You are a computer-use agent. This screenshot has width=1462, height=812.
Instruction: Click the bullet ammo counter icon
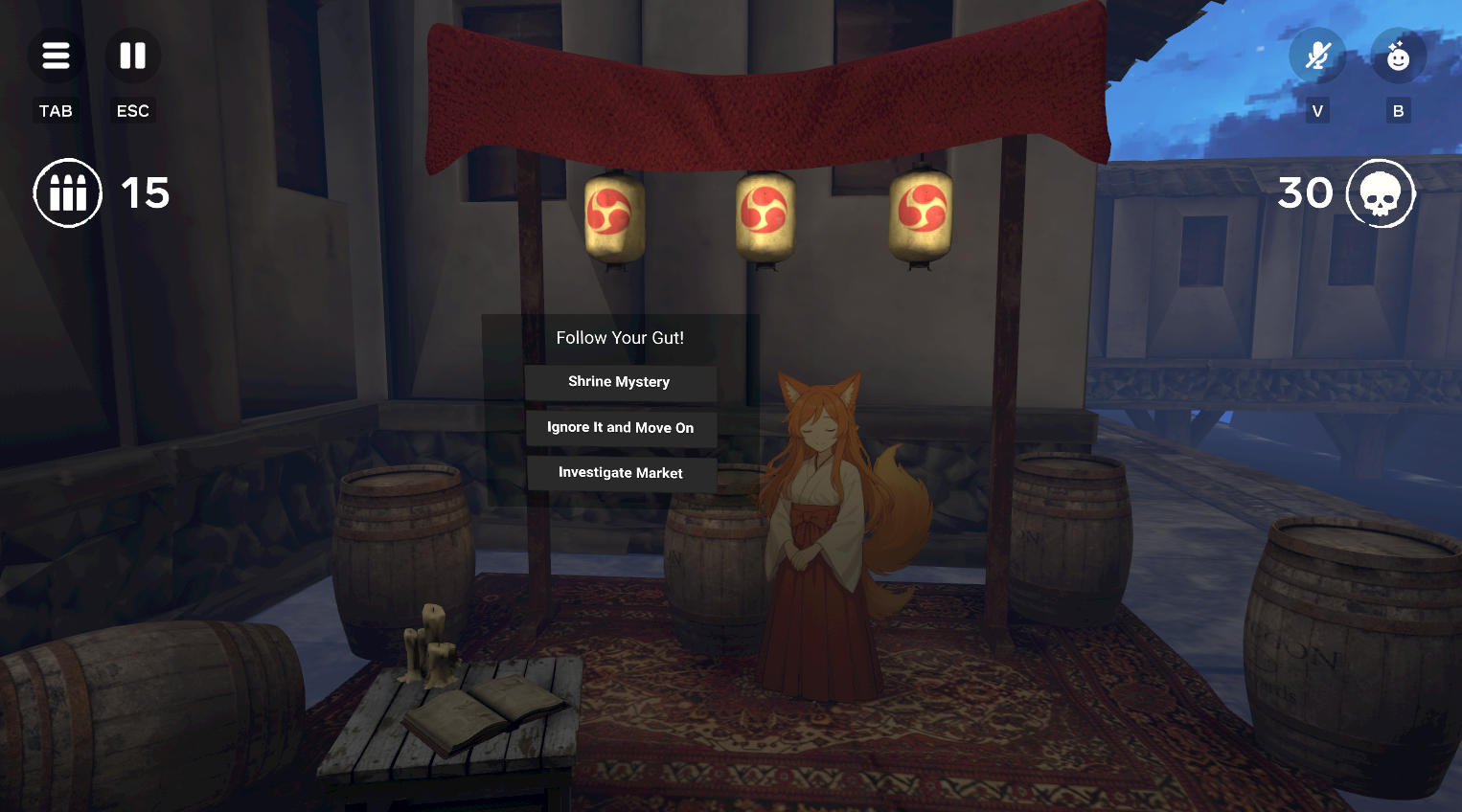tap(67, 192)
